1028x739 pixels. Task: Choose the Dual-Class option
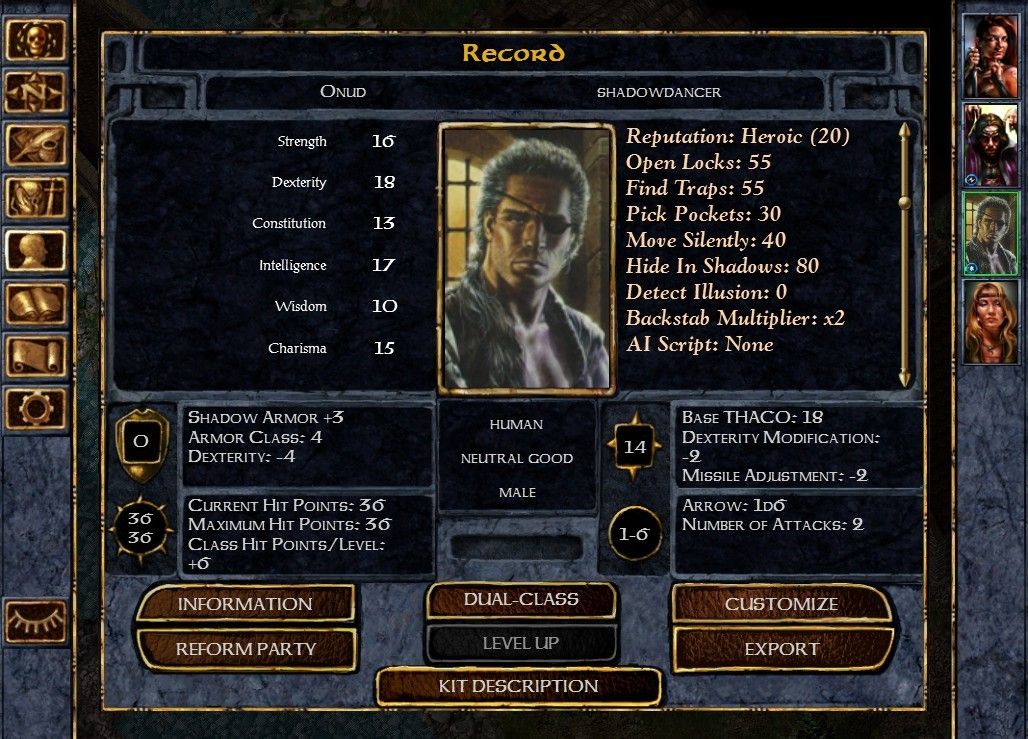tap(521, 600)
